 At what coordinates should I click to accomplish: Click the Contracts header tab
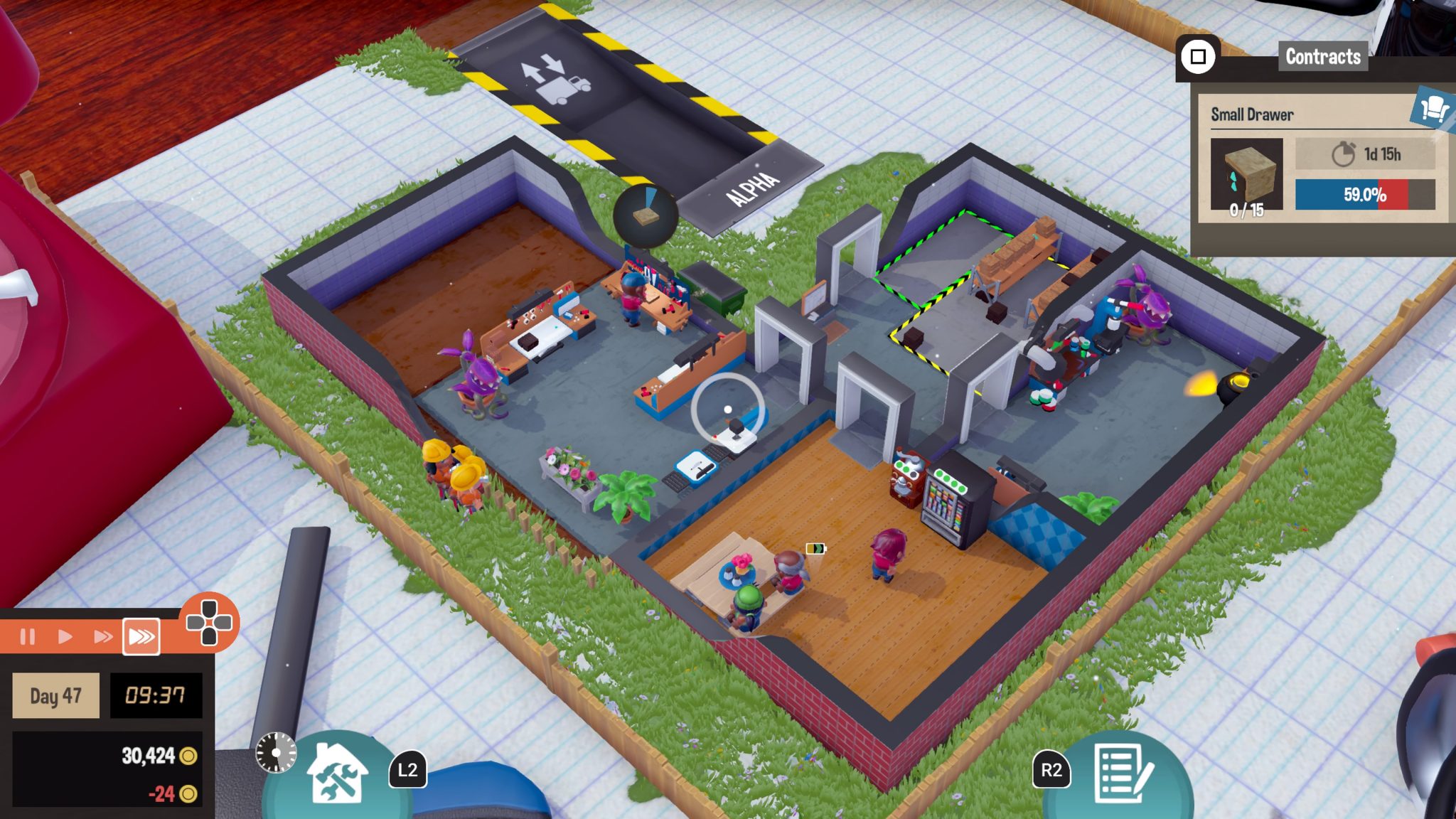(x=1324, y=58)
